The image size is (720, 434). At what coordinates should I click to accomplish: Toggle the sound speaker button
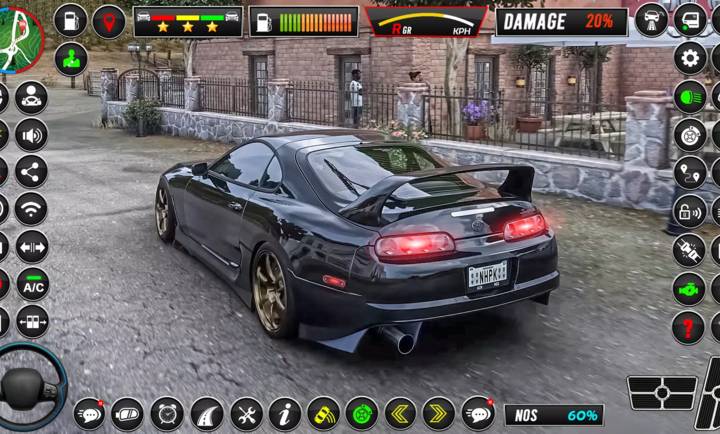32,134
